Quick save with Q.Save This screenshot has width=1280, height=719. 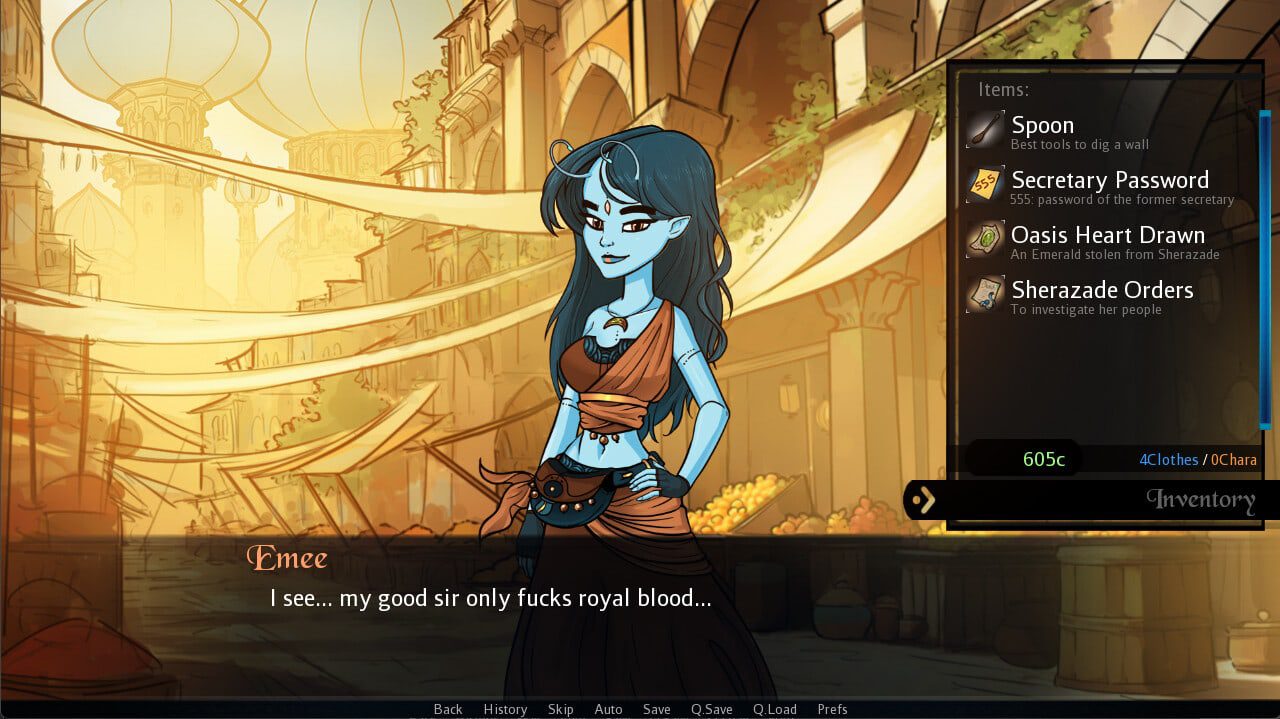point(711,709)
